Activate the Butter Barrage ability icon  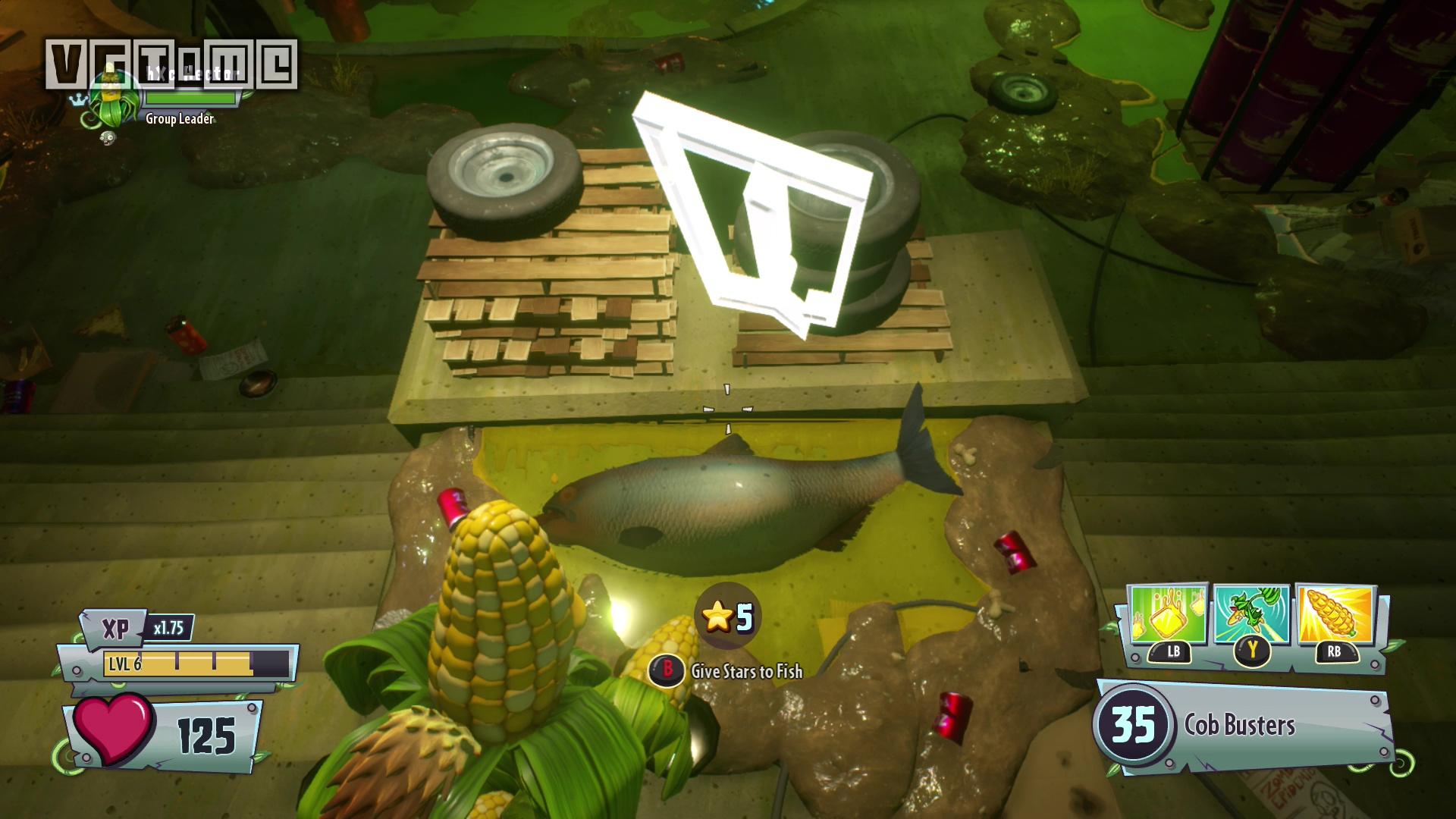coord(1168,616)
